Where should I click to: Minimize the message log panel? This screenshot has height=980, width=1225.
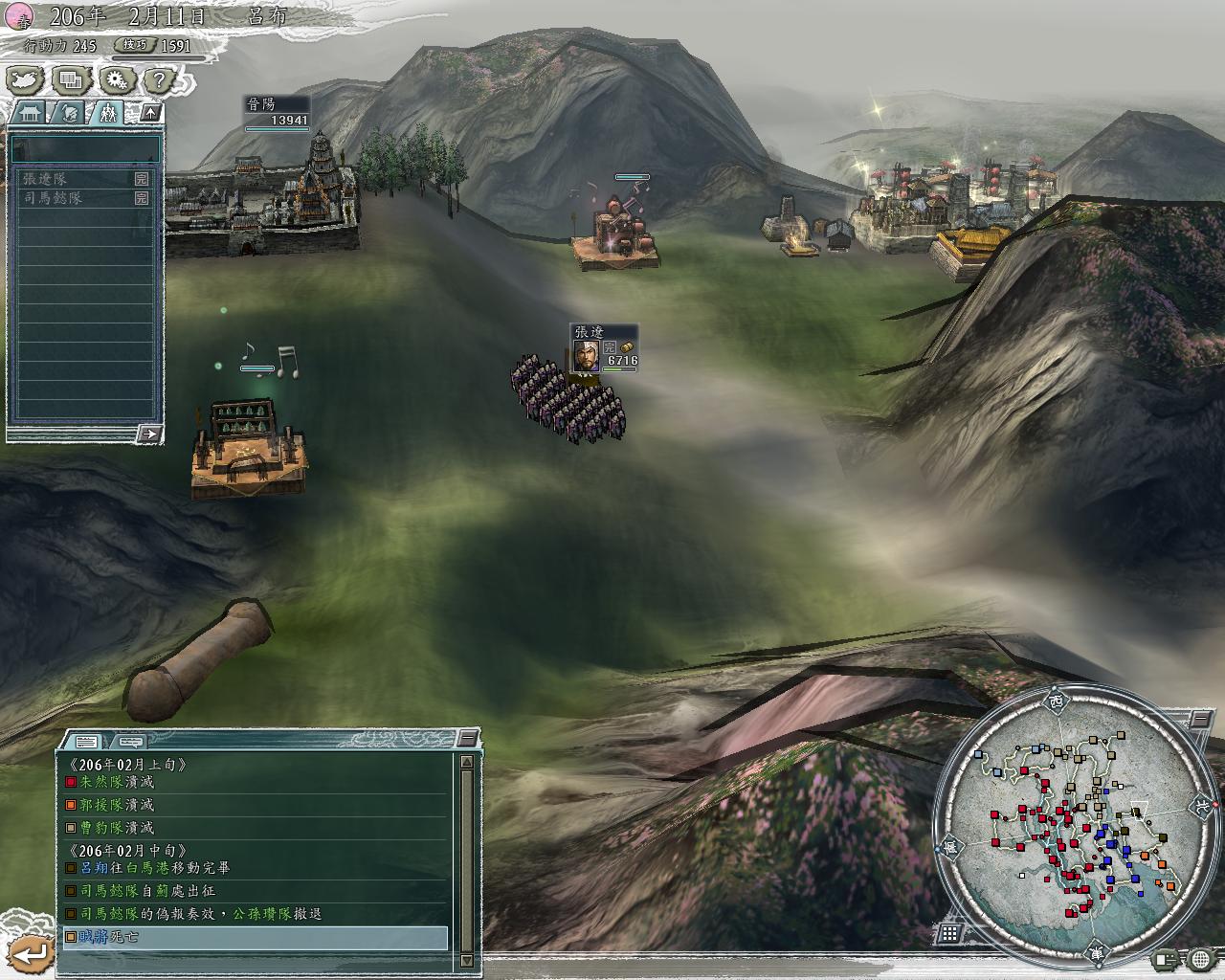(466, 738)
